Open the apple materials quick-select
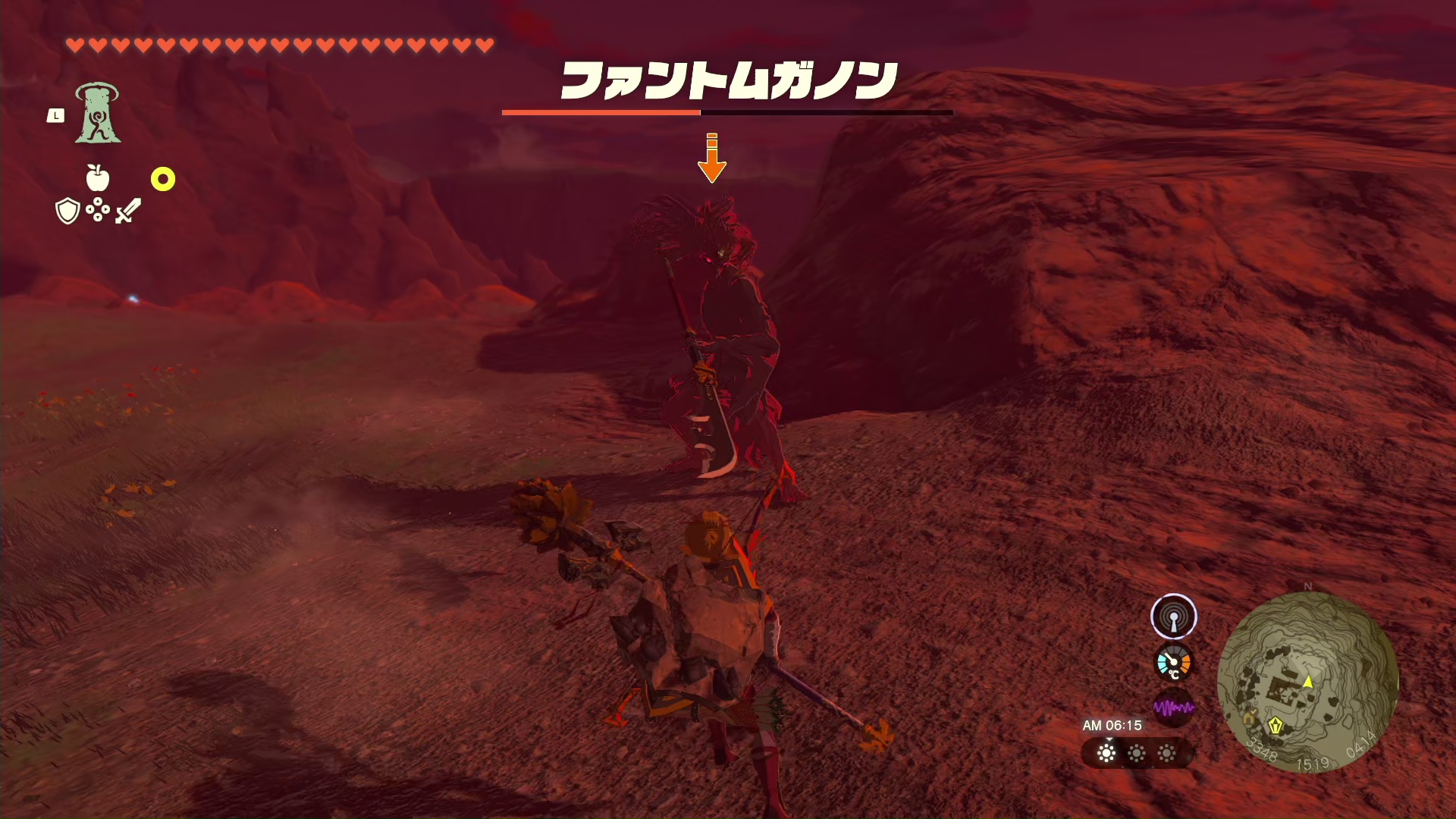This screenshot has height=819, width=1456. point(98,178)
